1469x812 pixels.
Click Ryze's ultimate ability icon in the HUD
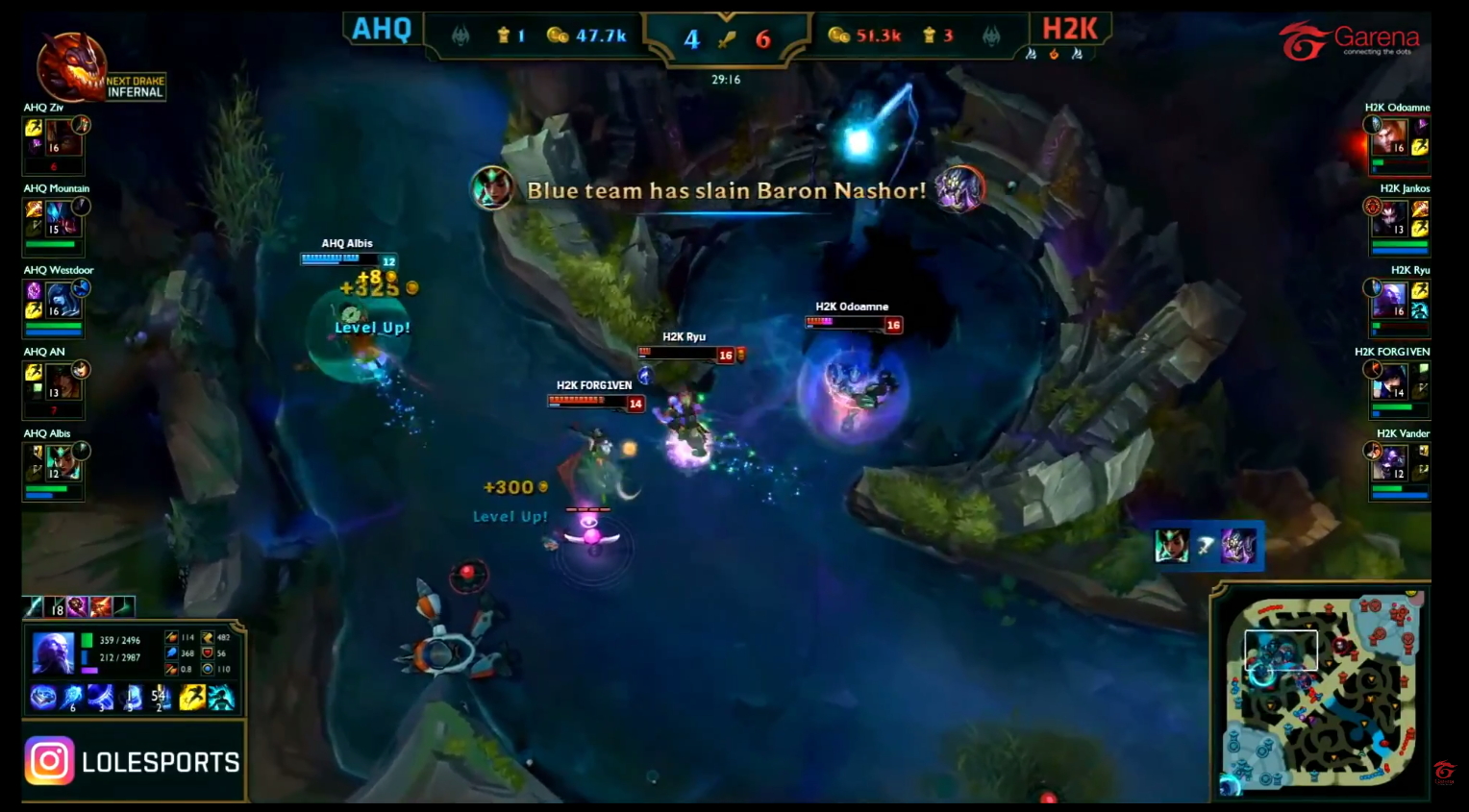pos(160,696)
